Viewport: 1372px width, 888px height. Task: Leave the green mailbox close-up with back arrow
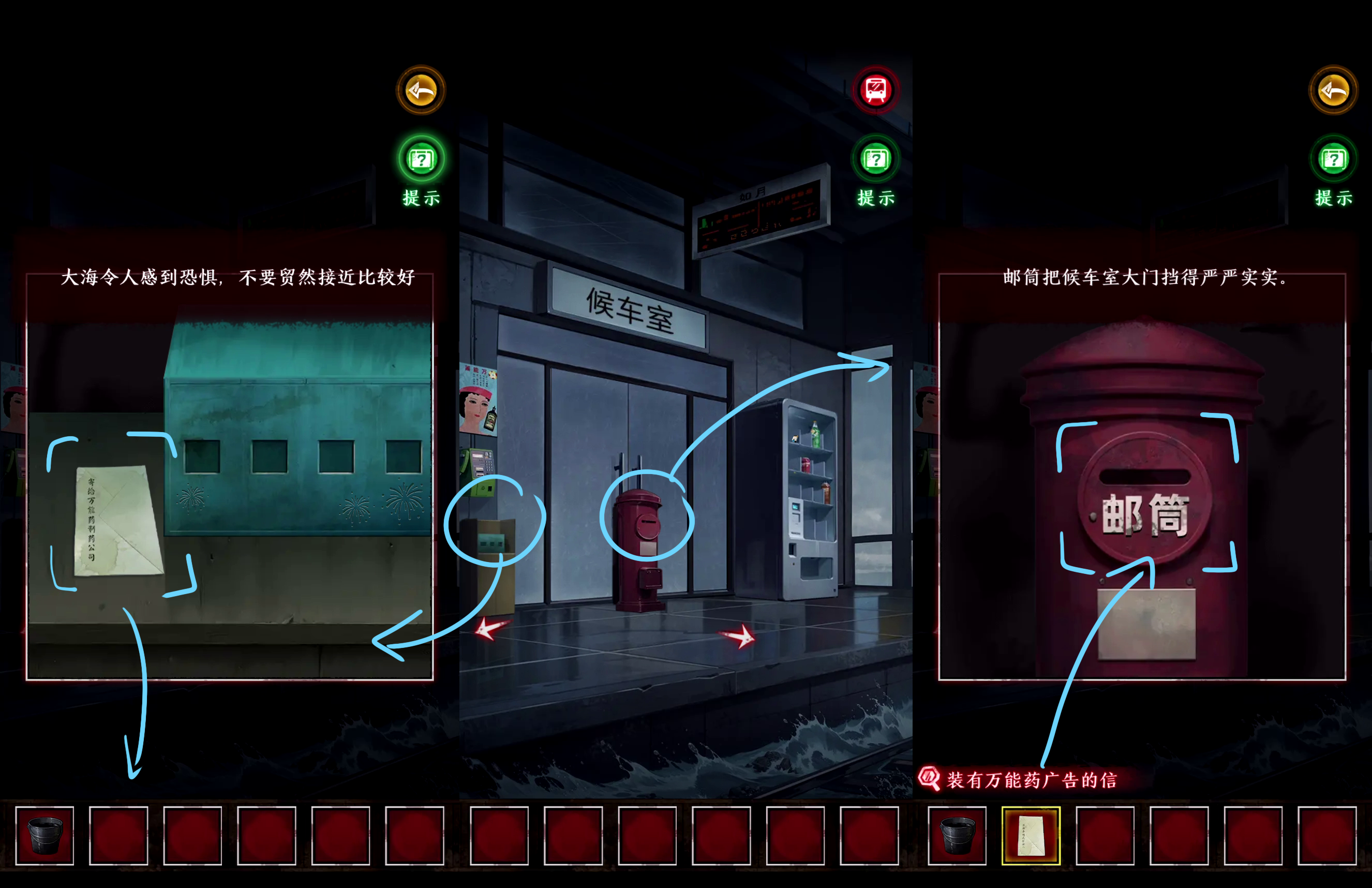point(421,91)
